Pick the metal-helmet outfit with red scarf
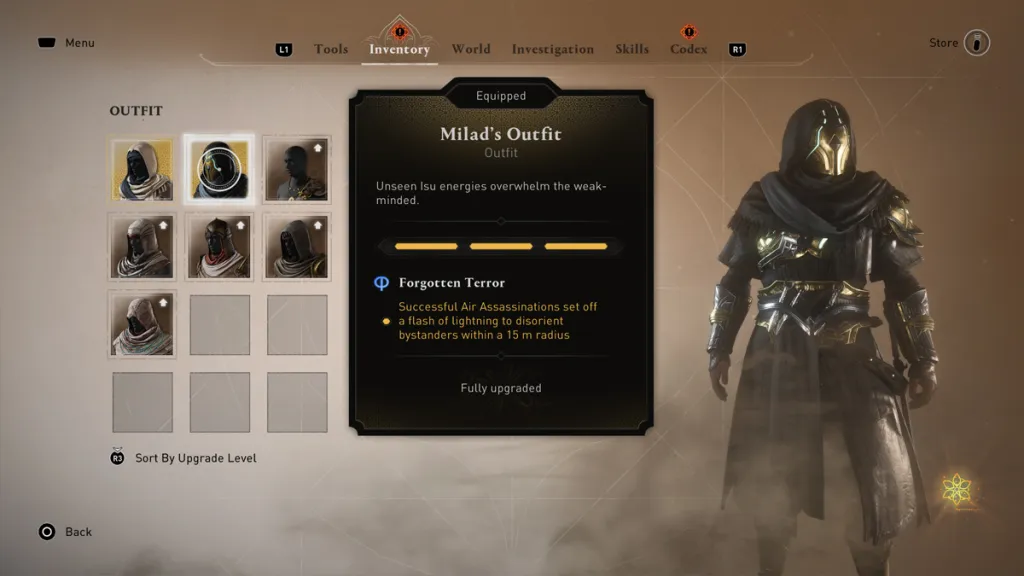 point(219,247)
